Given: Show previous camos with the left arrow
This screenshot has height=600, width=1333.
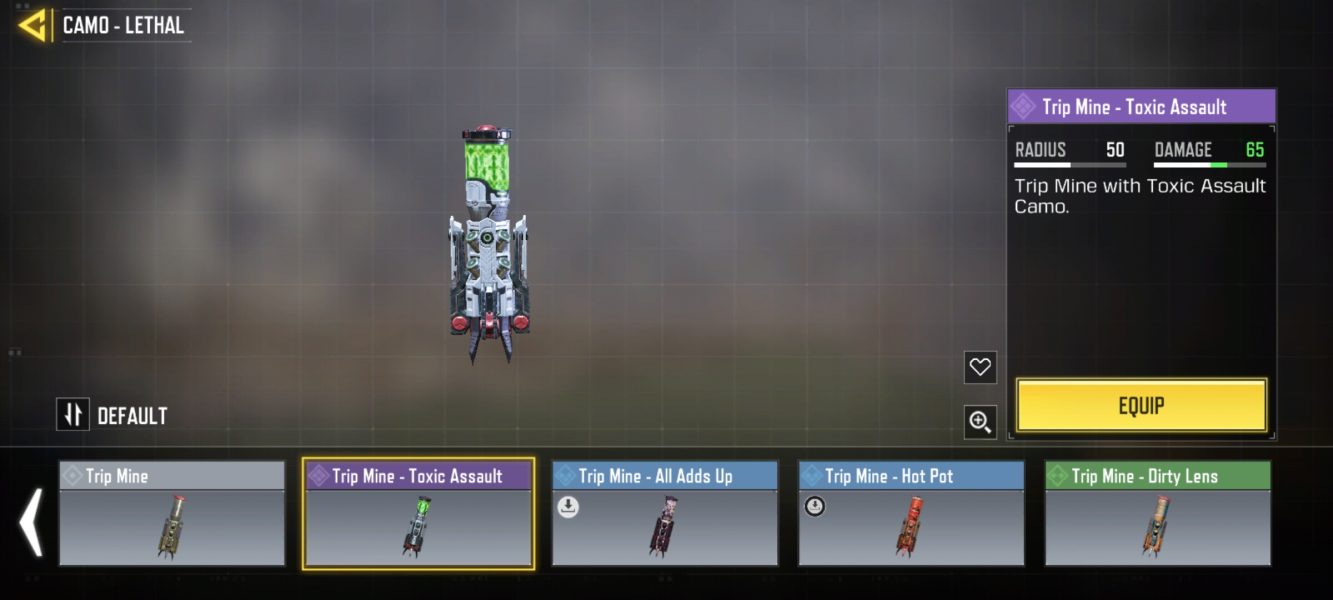Looking at the screenshot, I should click(x=31, y=521).
